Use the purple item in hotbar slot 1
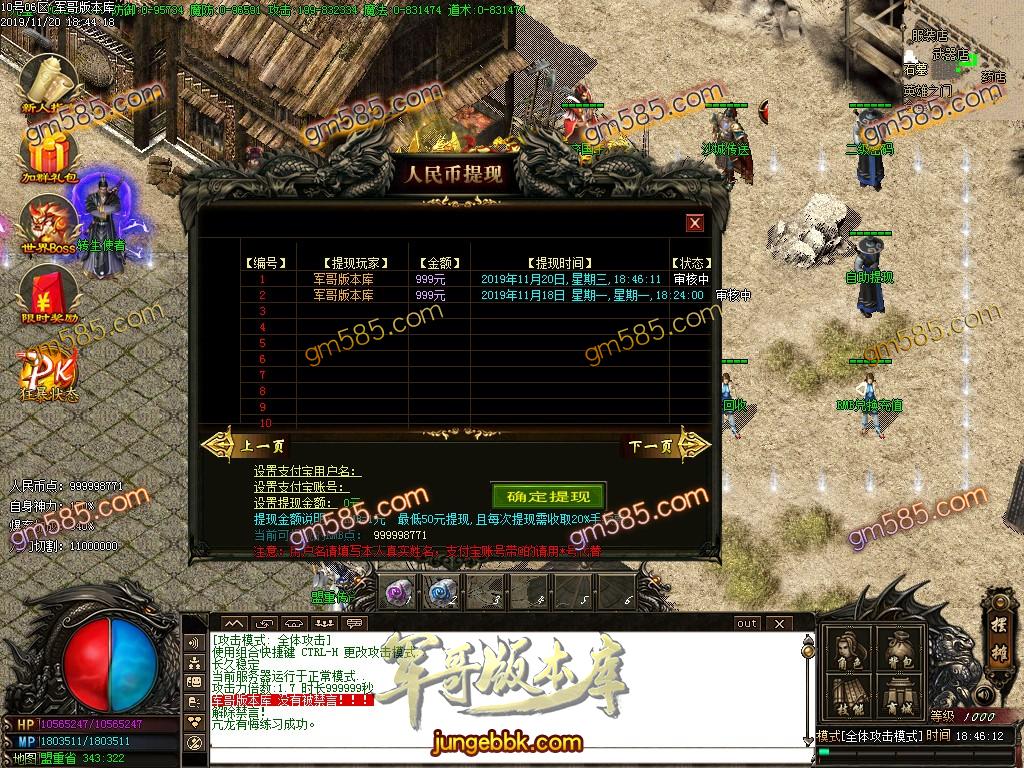Screen dimensions: 1024x768 pos(397,592)
